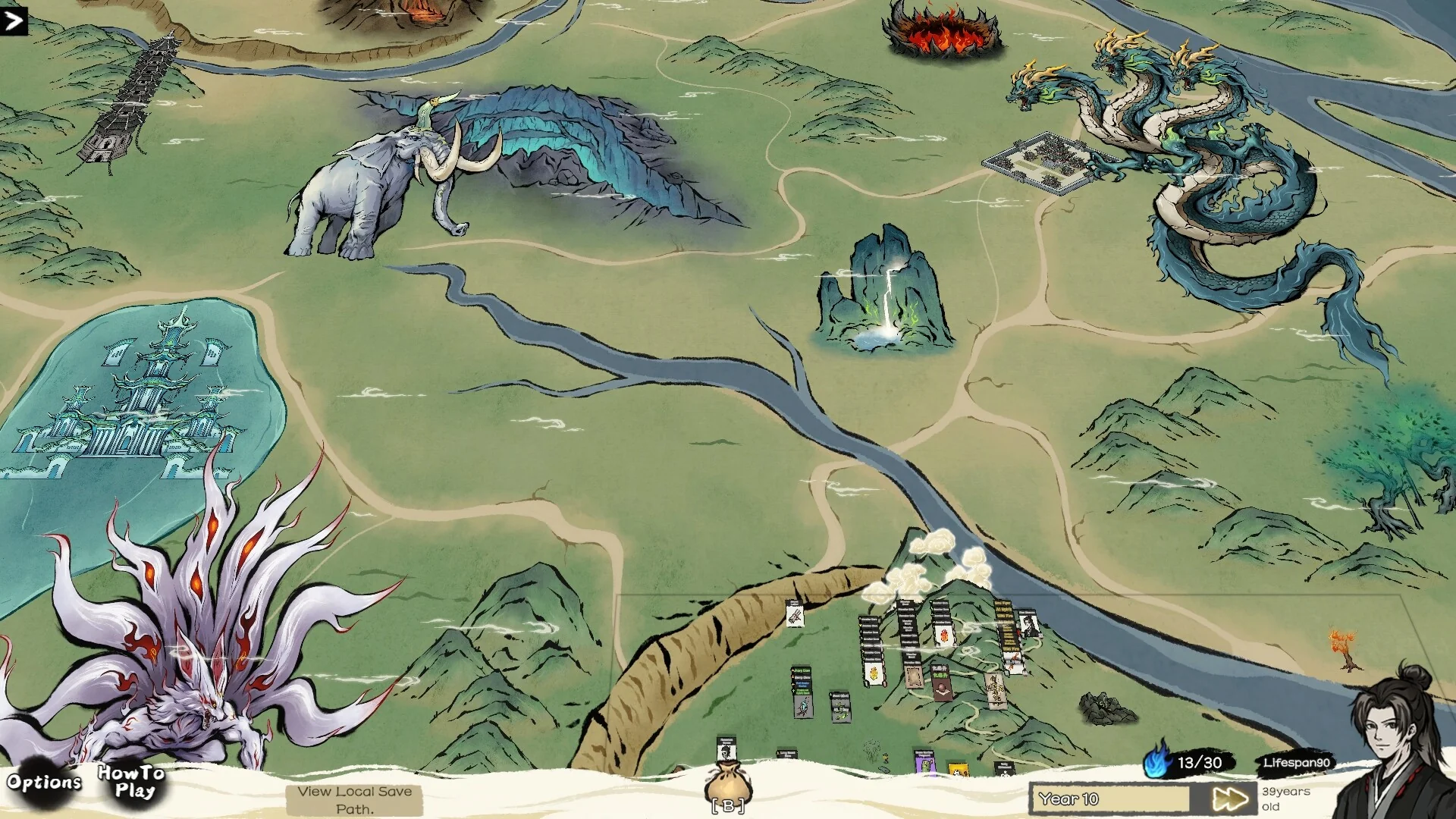This screenshot has height=819, width=1456.
Task: Open the bag pouch inventory
Action: click(728, 785)
